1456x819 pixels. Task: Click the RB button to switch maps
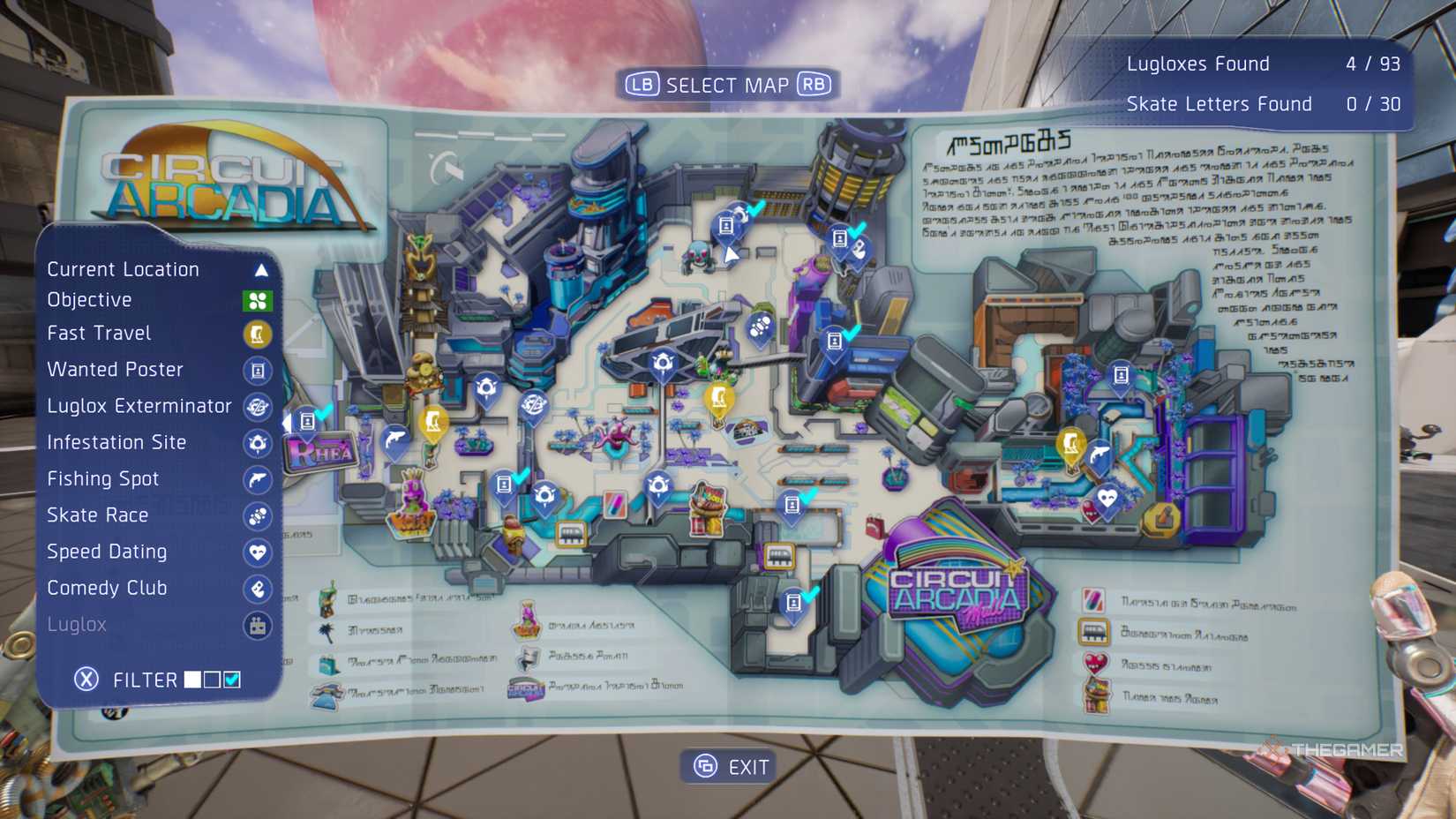click(x=814, y=85)
